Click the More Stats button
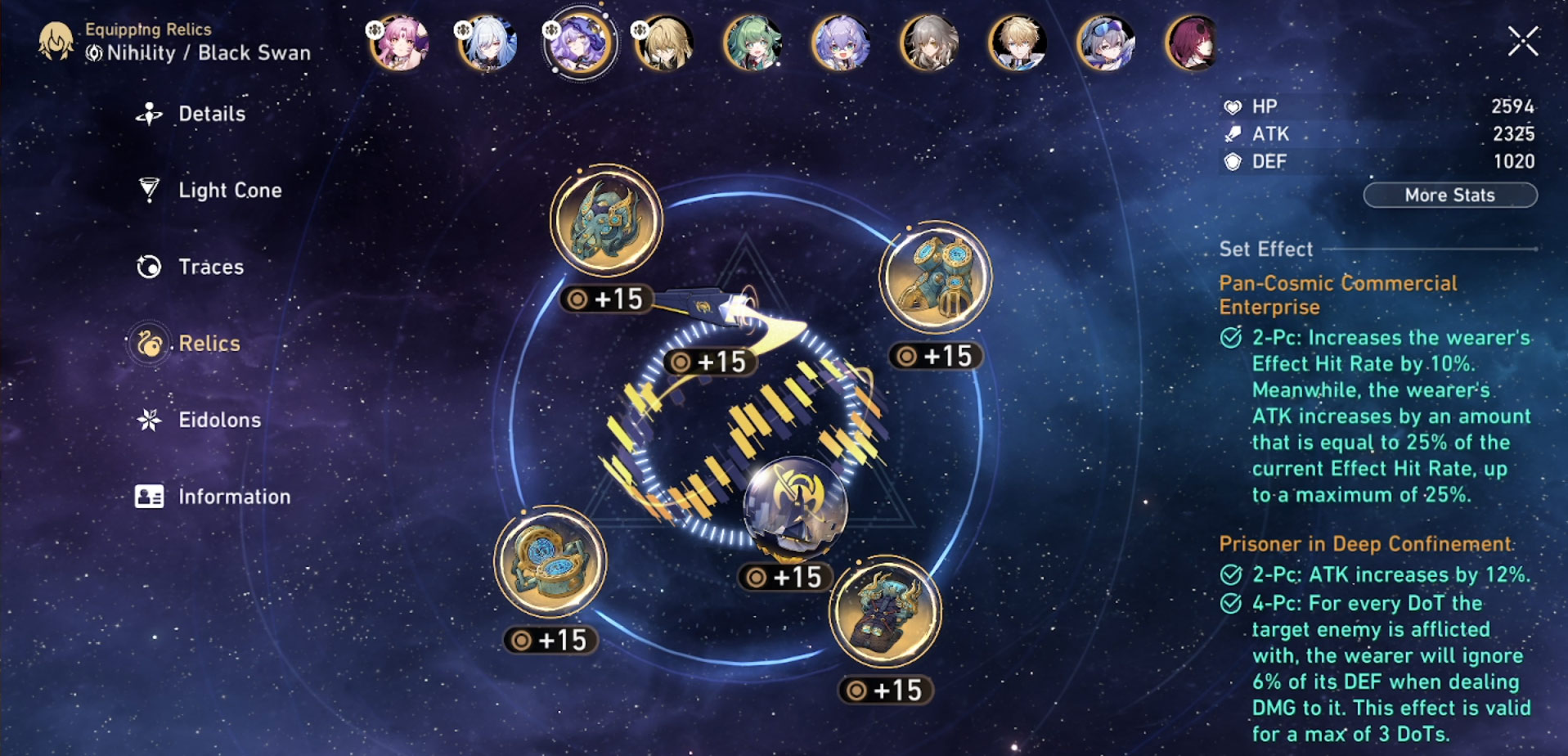Viewport: 1568px width, 756px height. [x=1449, y=196]
